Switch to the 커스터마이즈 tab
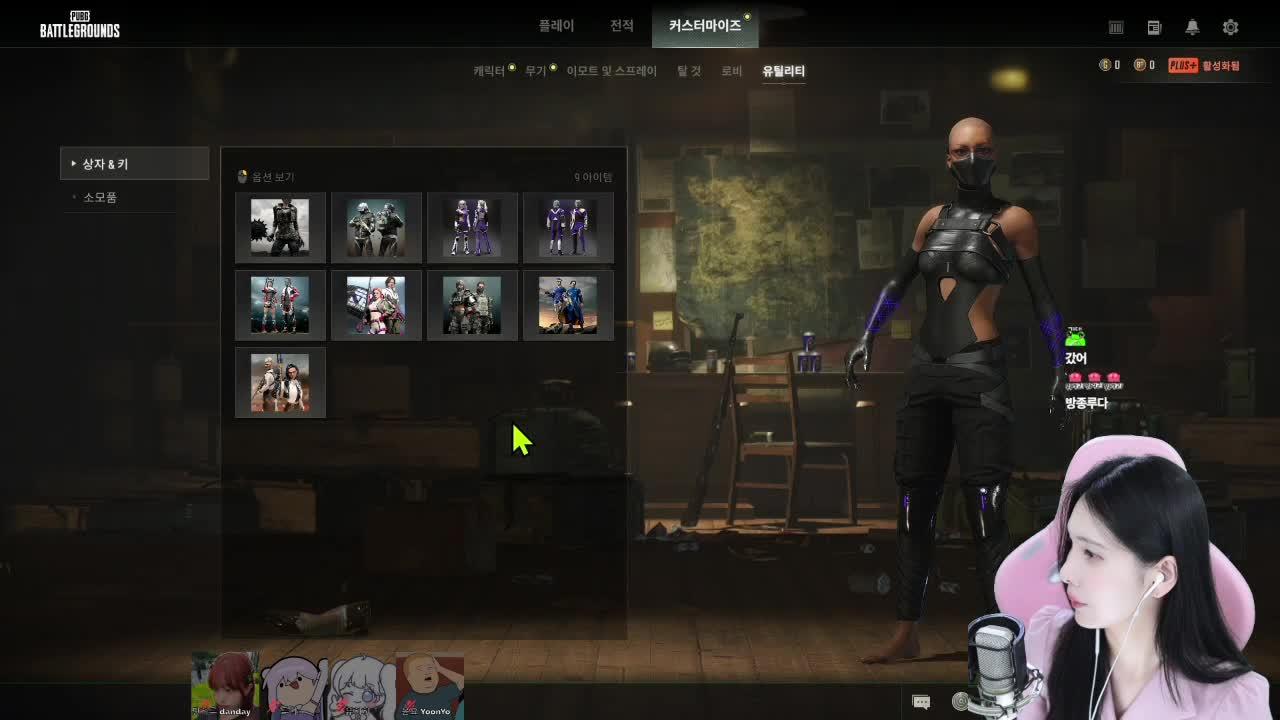This screenshot has height=720, width=1280. click(x=705, y=27)
